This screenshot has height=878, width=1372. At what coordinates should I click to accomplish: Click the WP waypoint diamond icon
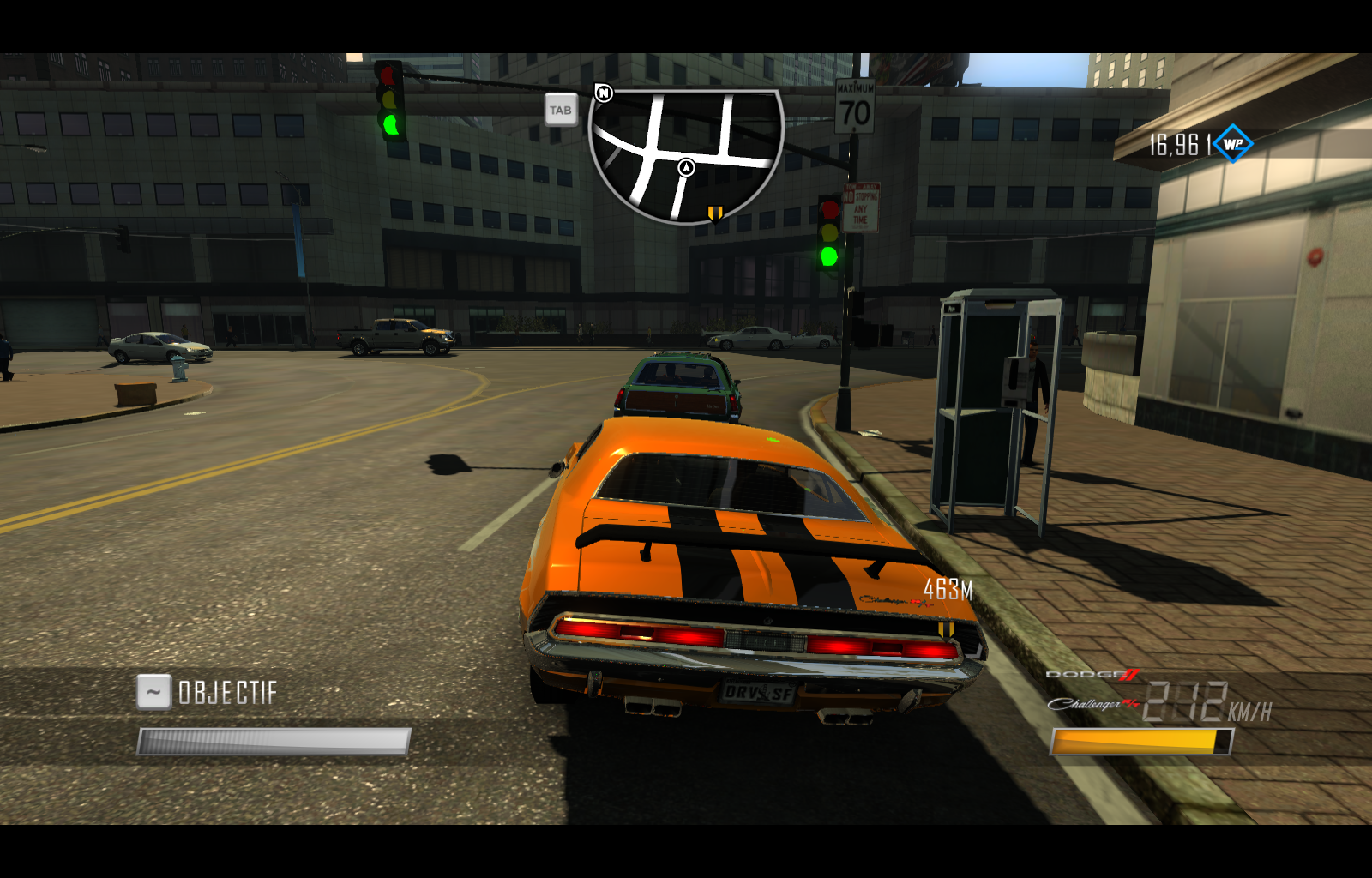[1235, 144]
